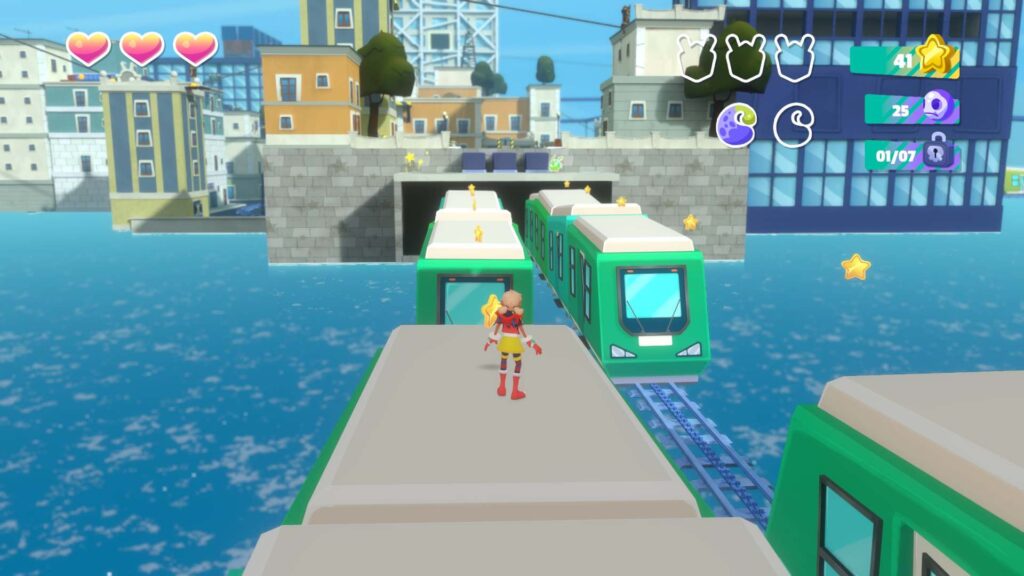Screen dimensions: 1024x576
Task: Click the empty swirl collectible outline
Action: pyautogui.click(x=793, y=124)
